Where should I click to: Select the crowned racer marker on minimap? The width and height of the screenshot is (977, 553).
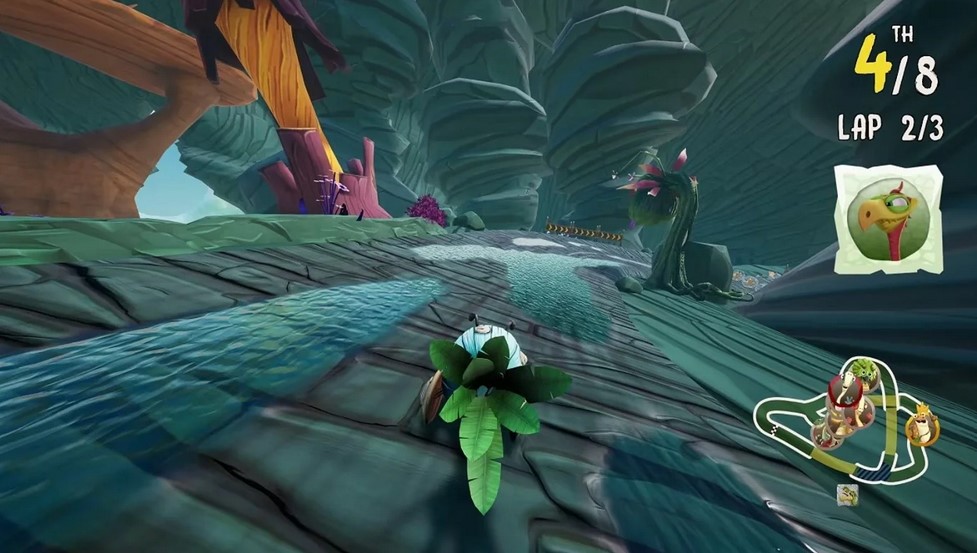(920, 427)
